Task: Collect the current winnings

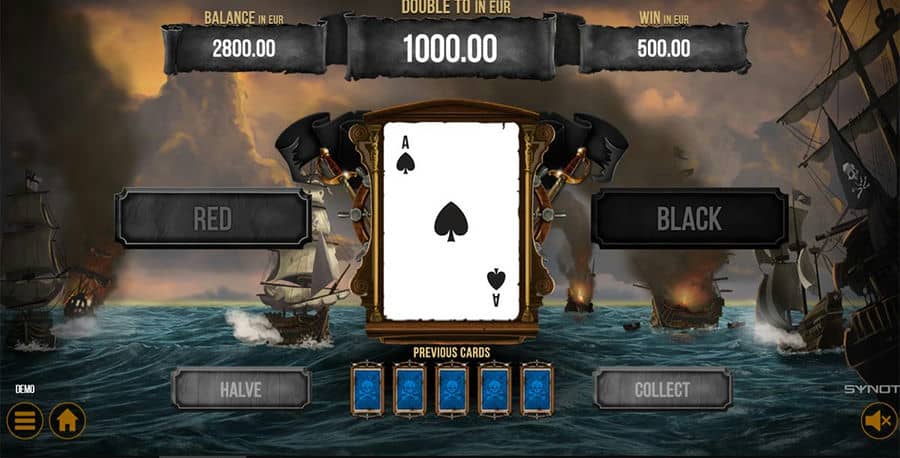Action: coord(662,389)
